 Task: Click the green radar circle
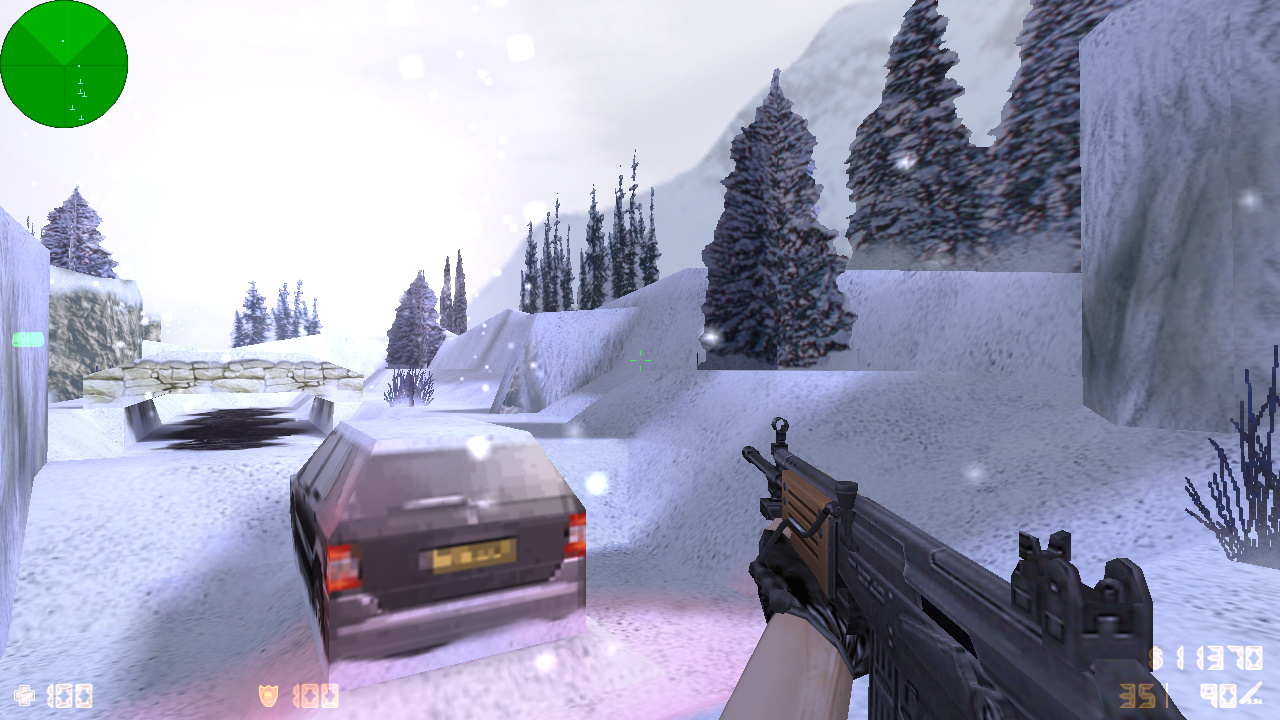(64, 64)
